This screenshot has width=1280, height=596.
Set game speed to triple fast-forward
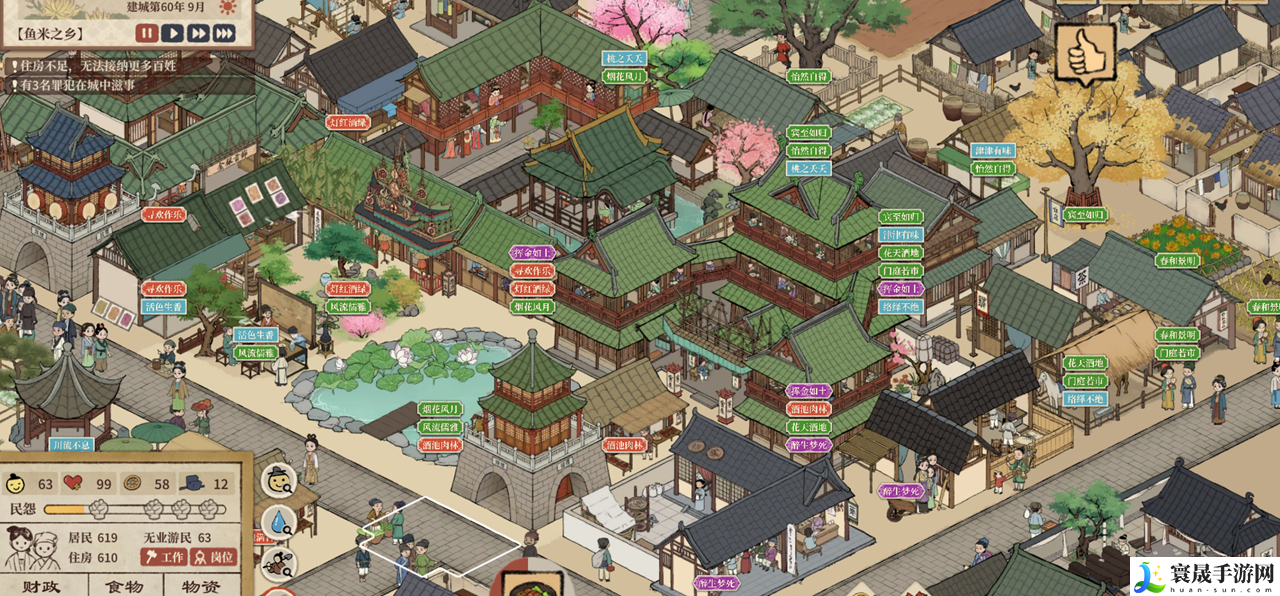point(224,33)
